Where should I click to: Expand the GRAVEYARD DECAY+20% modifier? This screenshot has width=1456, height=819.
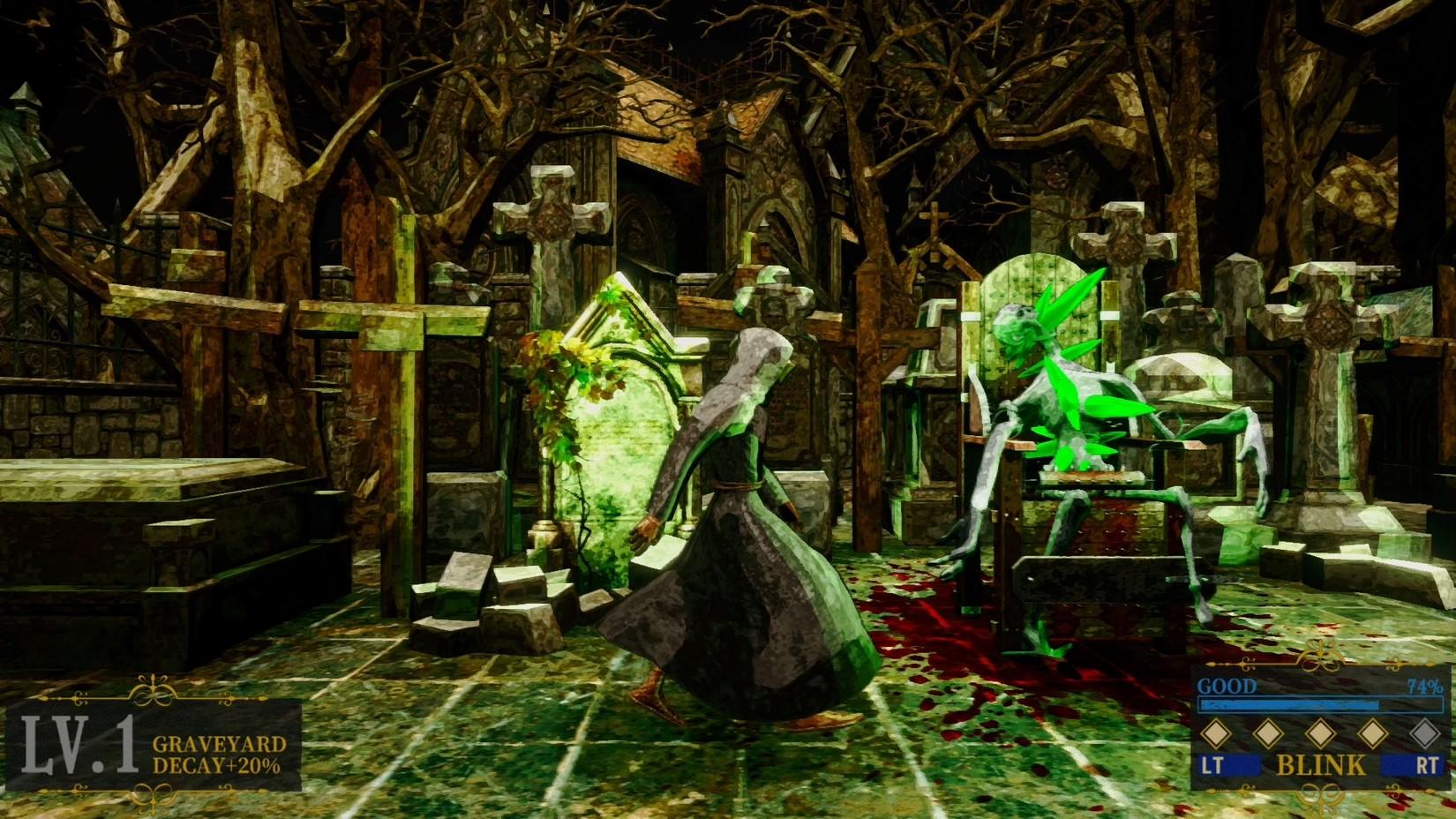click(219, 755)
